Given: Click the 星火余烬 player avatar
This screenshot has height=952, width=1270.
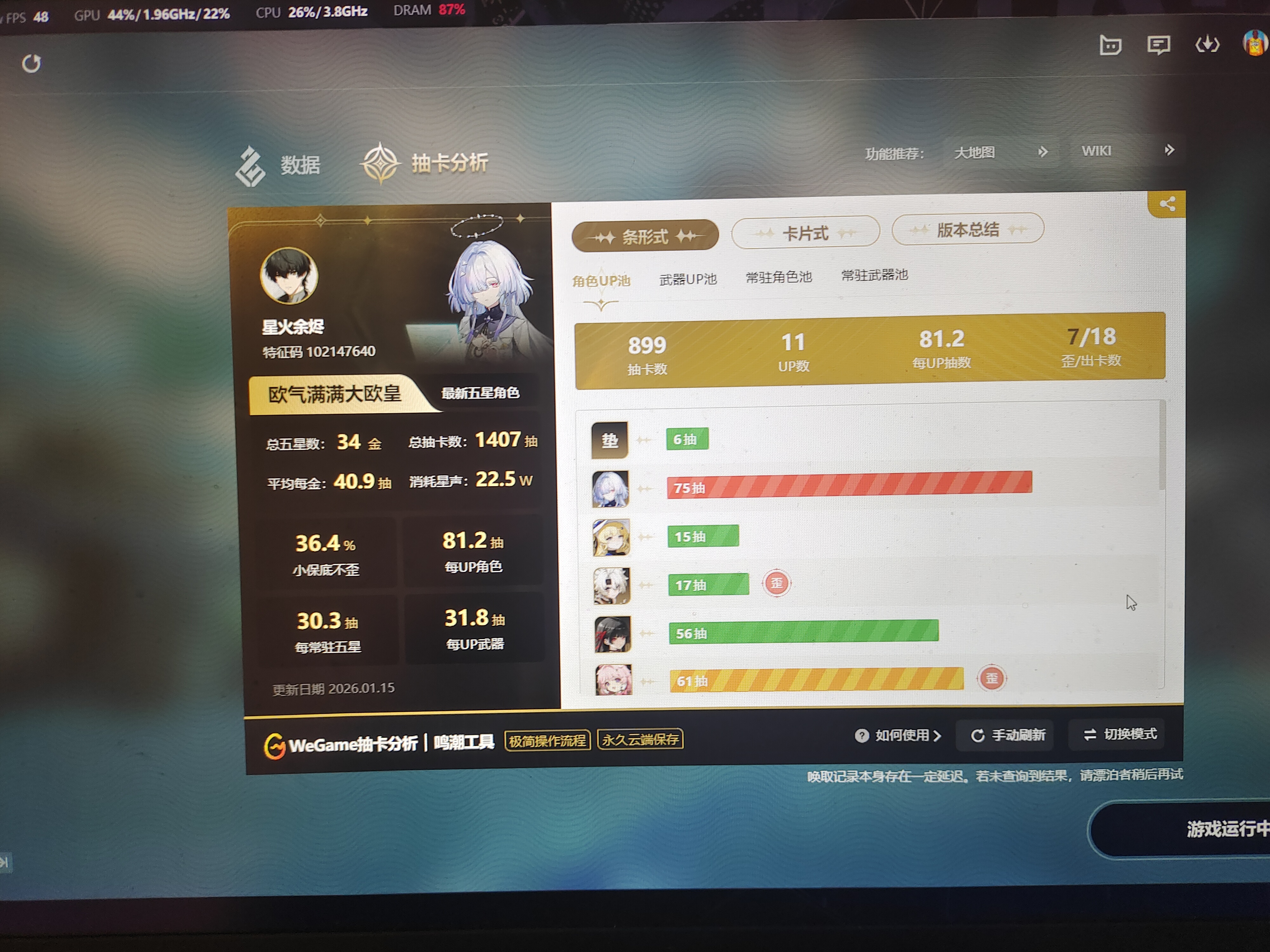Looking at the screenshot, I should pos(289,276).
